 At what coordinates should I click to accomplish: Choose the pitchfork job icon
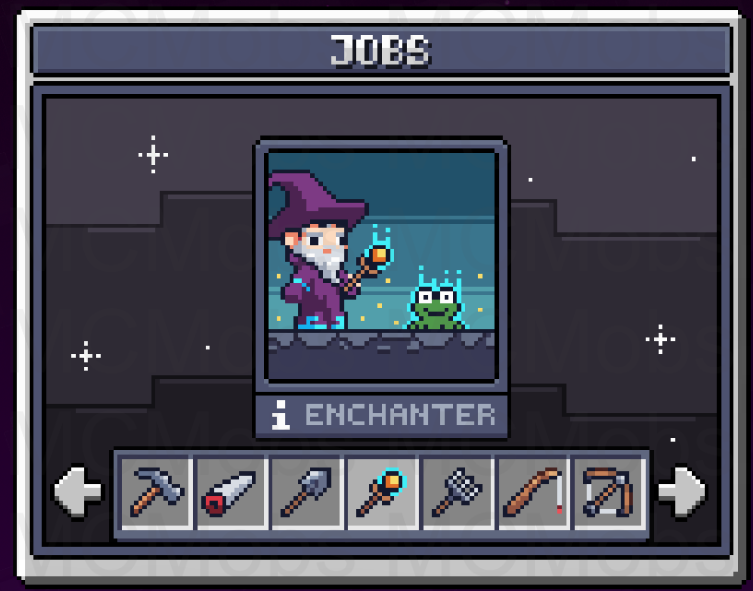click(458, 491)
